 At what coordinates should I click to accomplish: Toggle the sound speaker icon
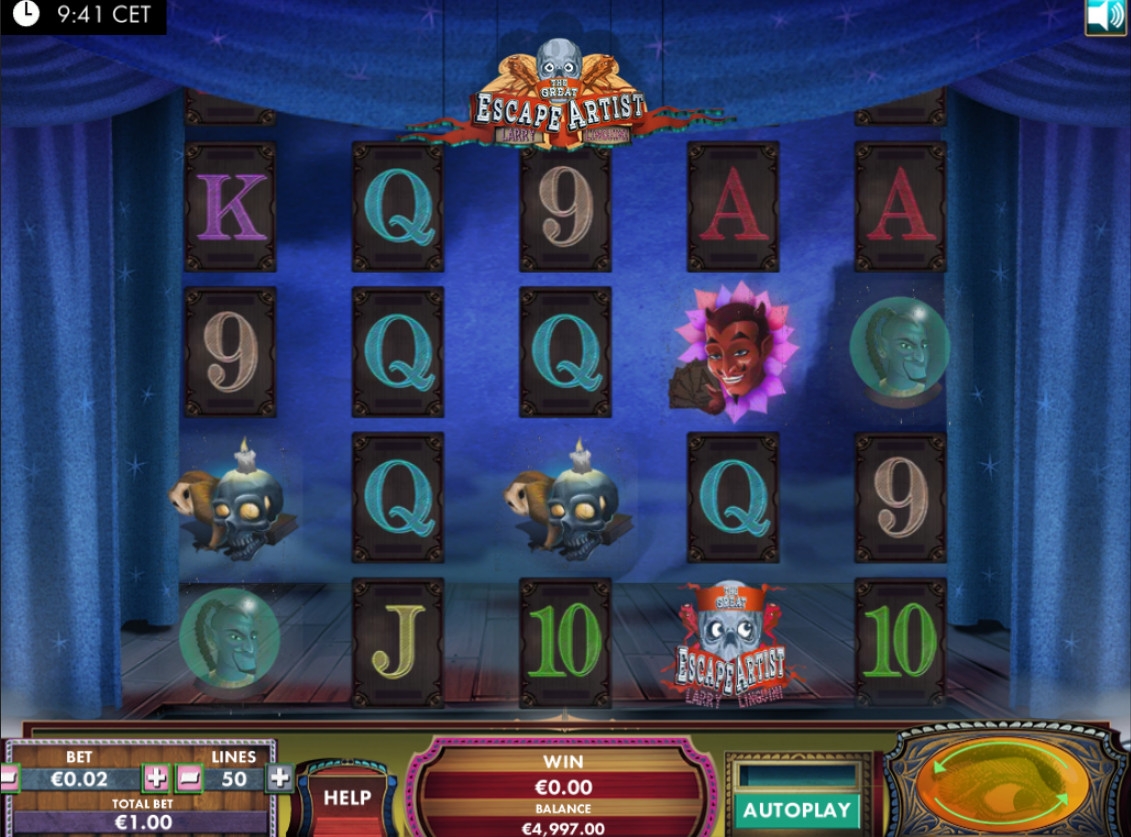pos(1105,17)
